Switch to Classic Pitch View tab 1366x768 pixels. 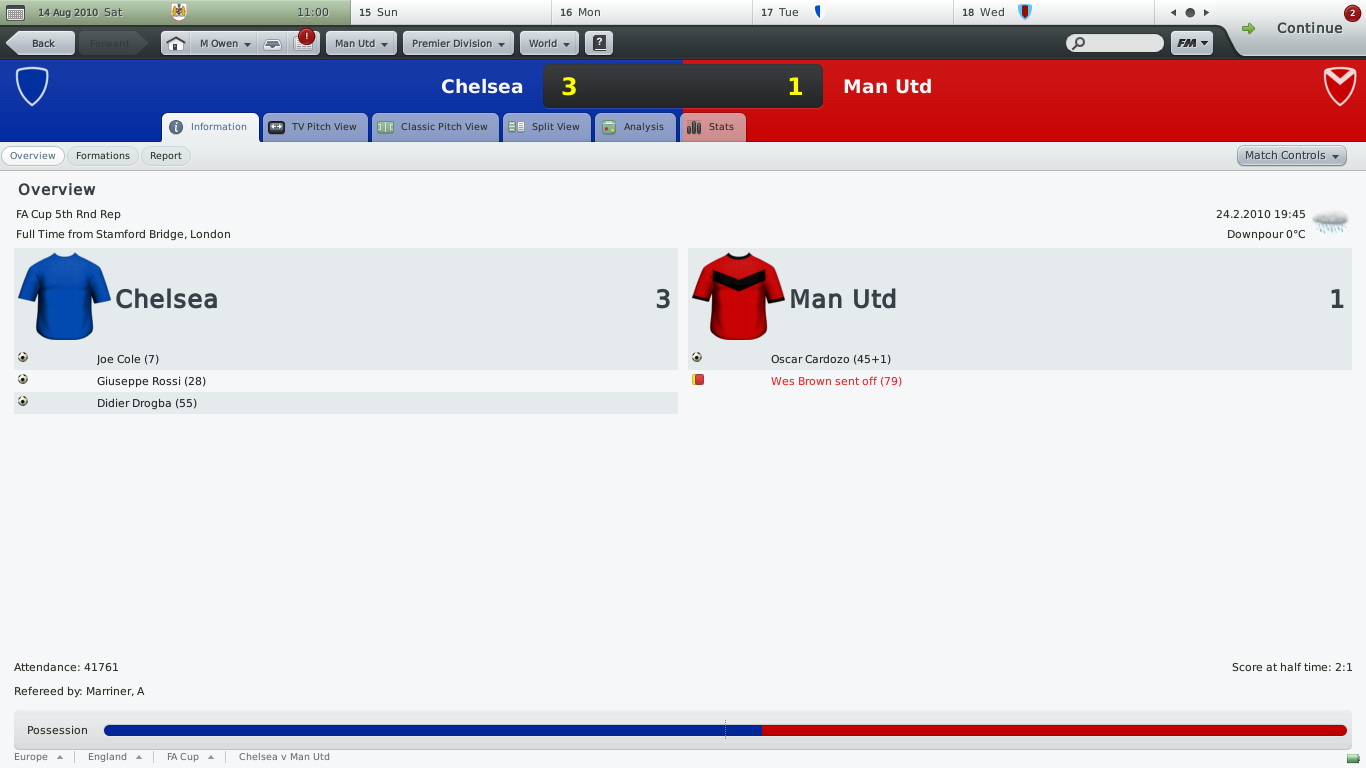click(434, 127)
